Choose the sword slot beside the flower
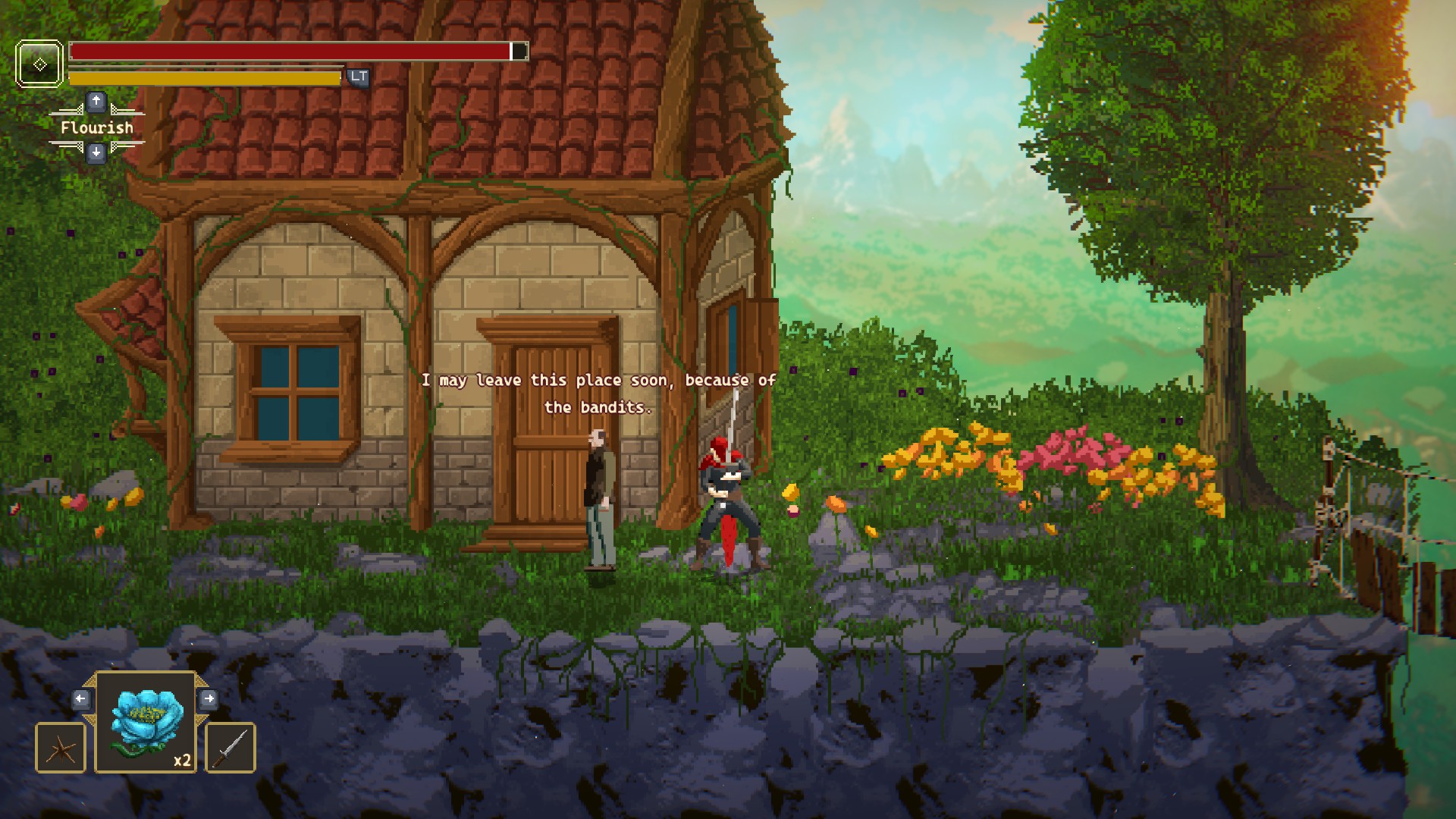The width and height of the screenshot is (1456, 819). (231, 748)
